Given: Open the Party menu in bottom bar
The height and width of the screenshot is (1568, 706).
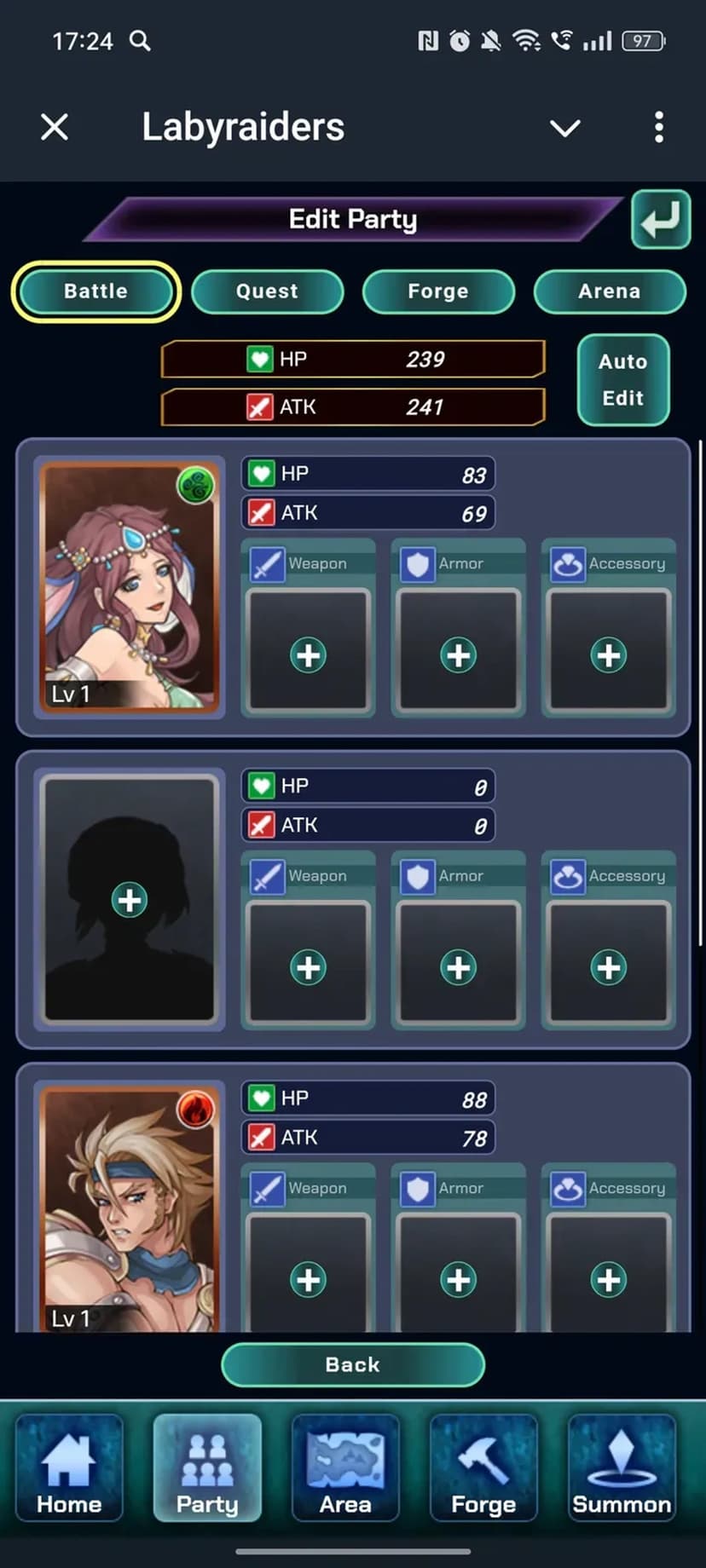Looking at the screenshot, I should (x=207, y=1467).
